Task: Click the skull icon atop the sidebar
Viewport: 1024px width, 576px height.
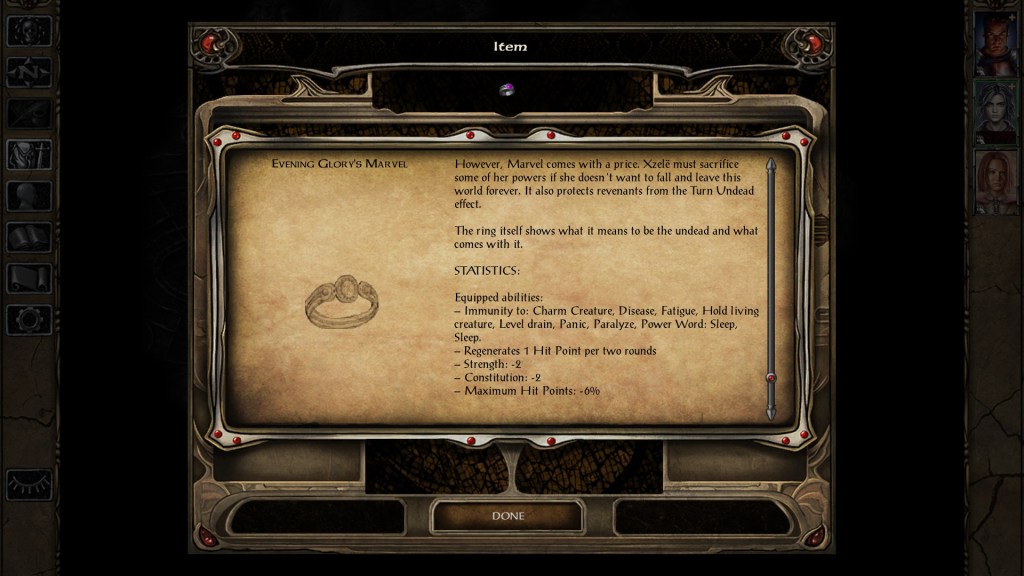Action: [28, 31]
